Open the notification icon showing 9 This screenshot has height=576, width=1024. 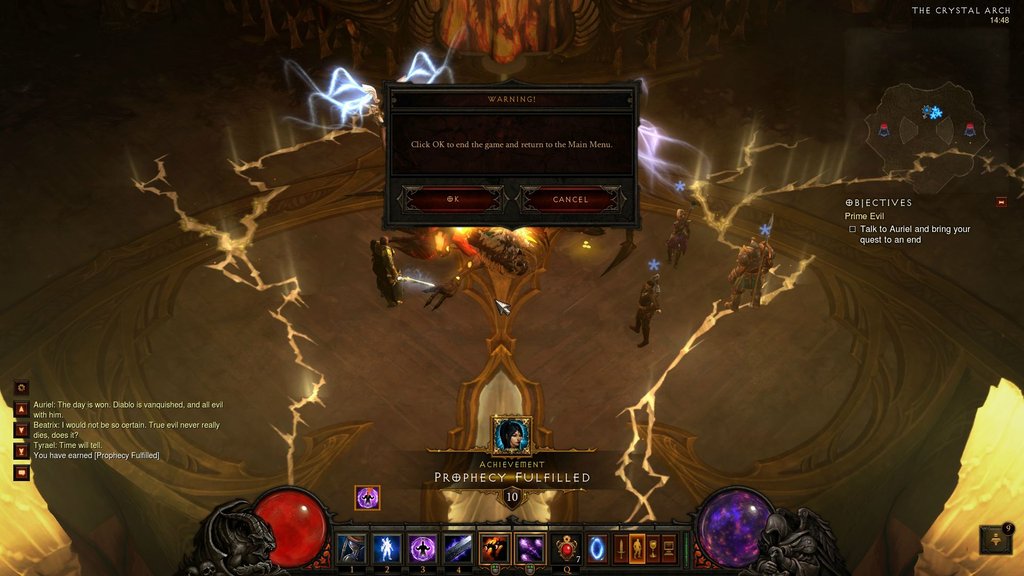pyautogui.click(x=997, y=539)
